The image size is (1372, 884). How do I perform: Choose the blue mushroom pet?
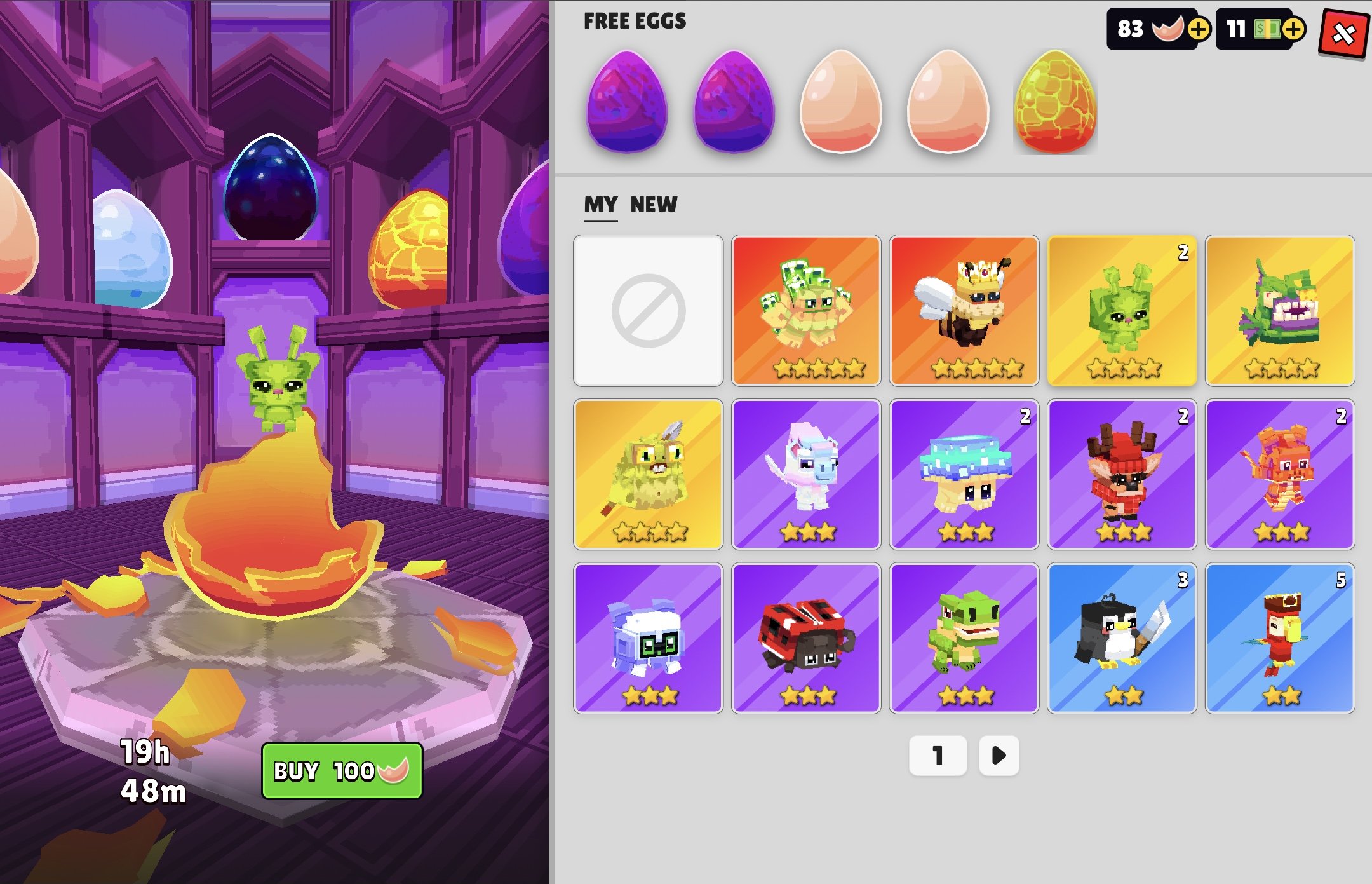964,474
